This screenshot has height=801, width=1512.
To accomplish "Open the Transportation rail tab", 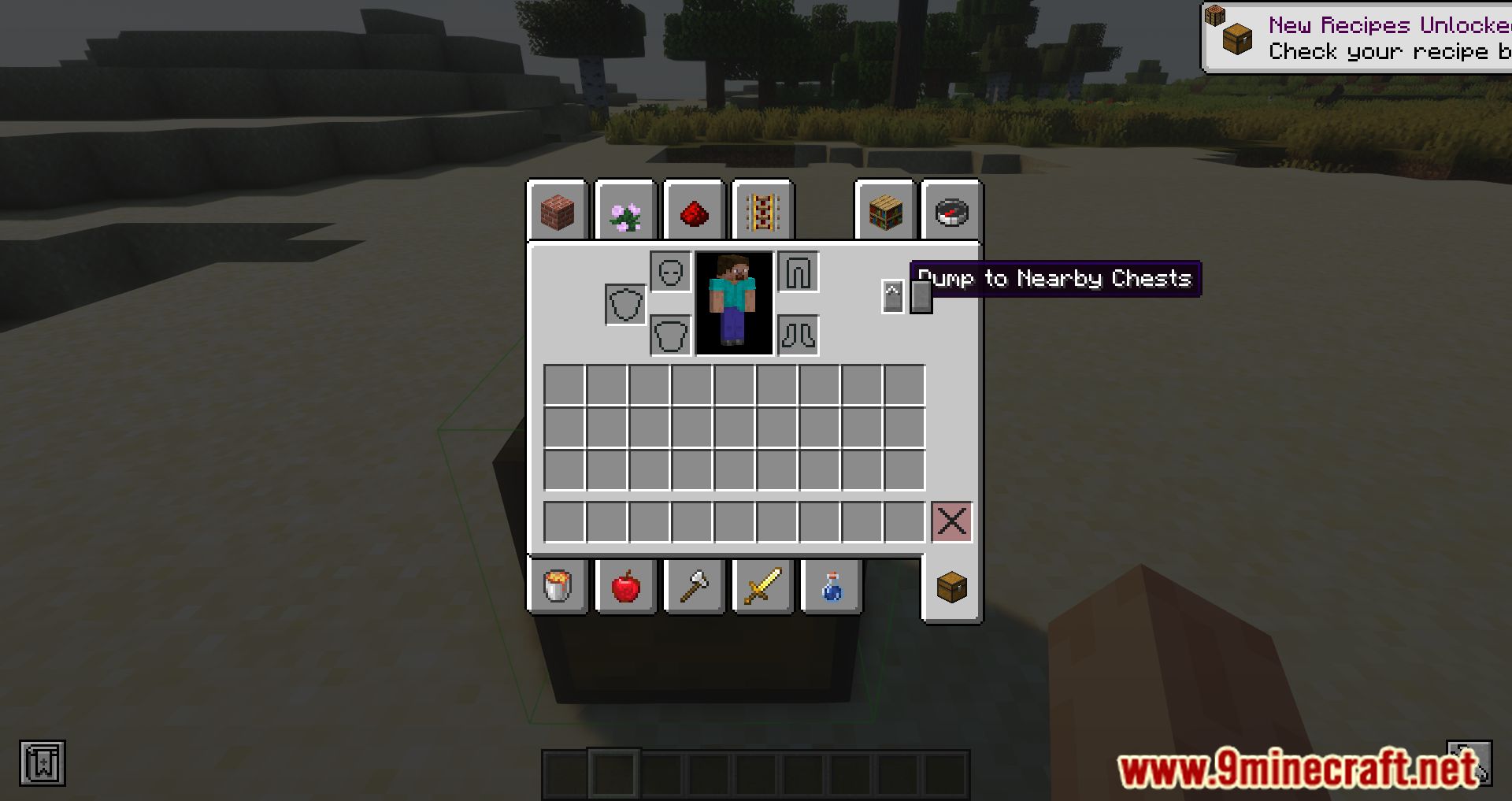I will tap(762, 213).
